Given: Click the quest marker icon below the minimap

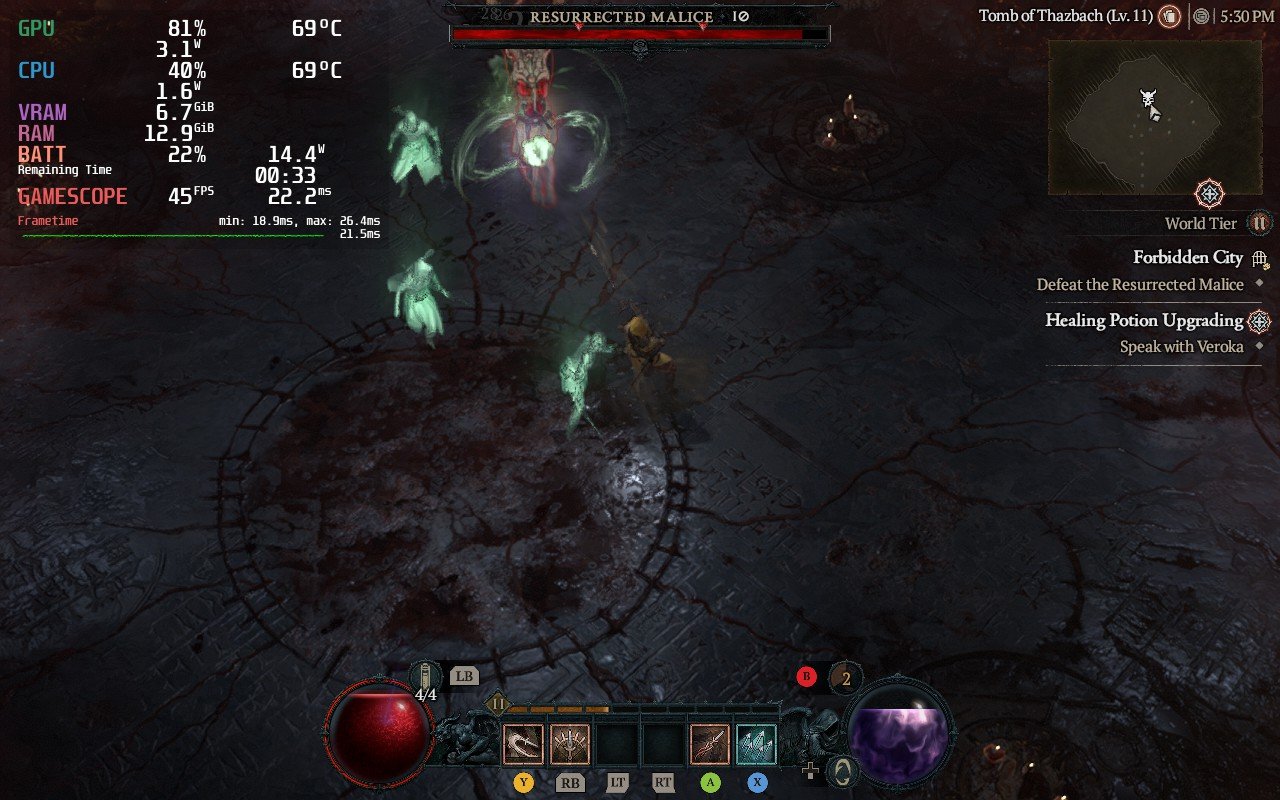Looking at the screenshot, I should (x=1210, y=193).
